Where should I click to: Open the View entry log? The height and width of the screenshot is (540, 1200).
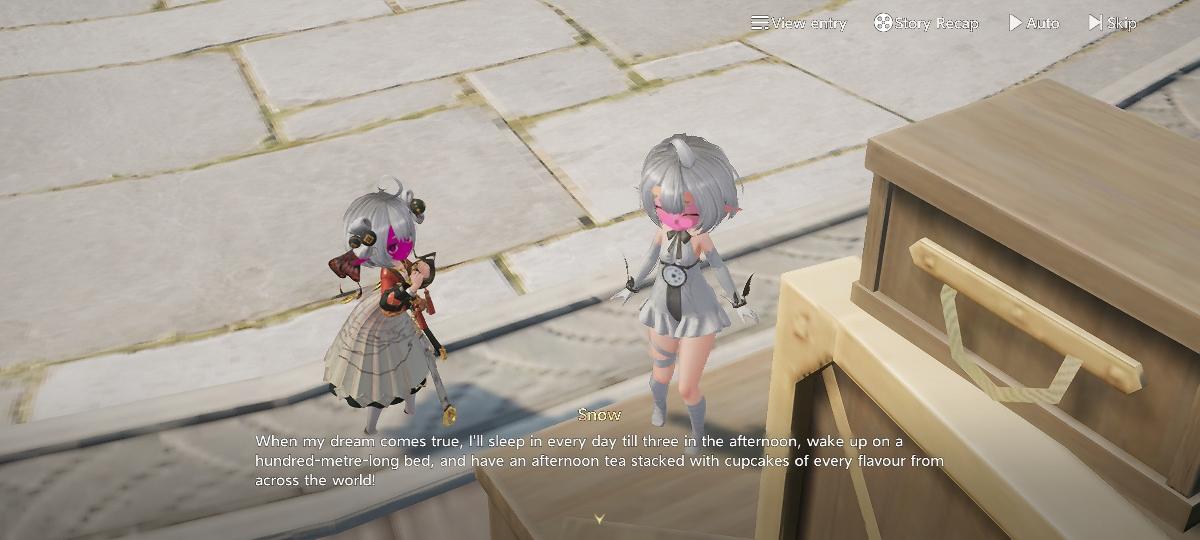799,23
